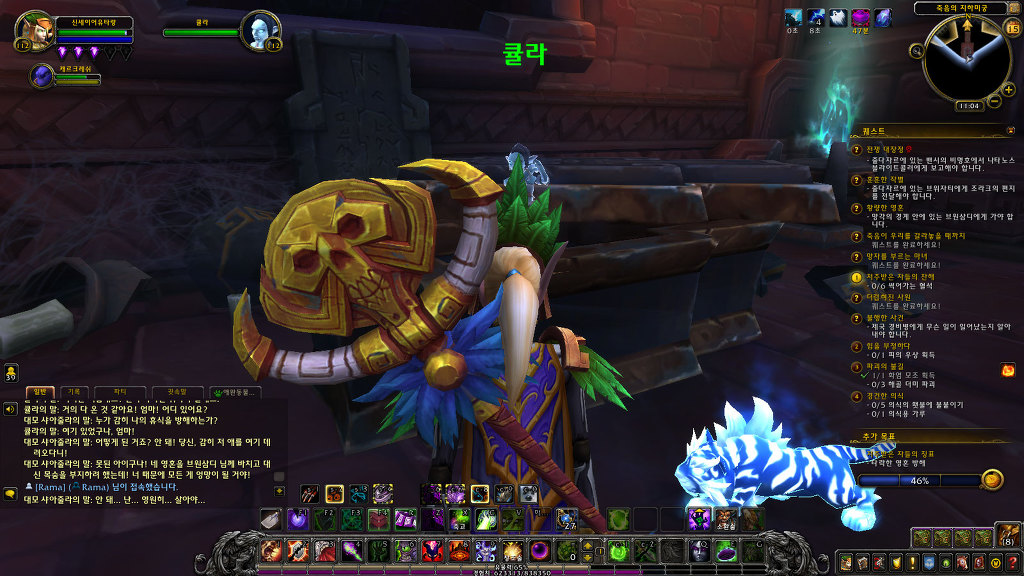Image resolution: width=1024 pixels, height=576 pixels.
Task: Toggle the chat voice speaker button
Action: click(x=10, y=409)
